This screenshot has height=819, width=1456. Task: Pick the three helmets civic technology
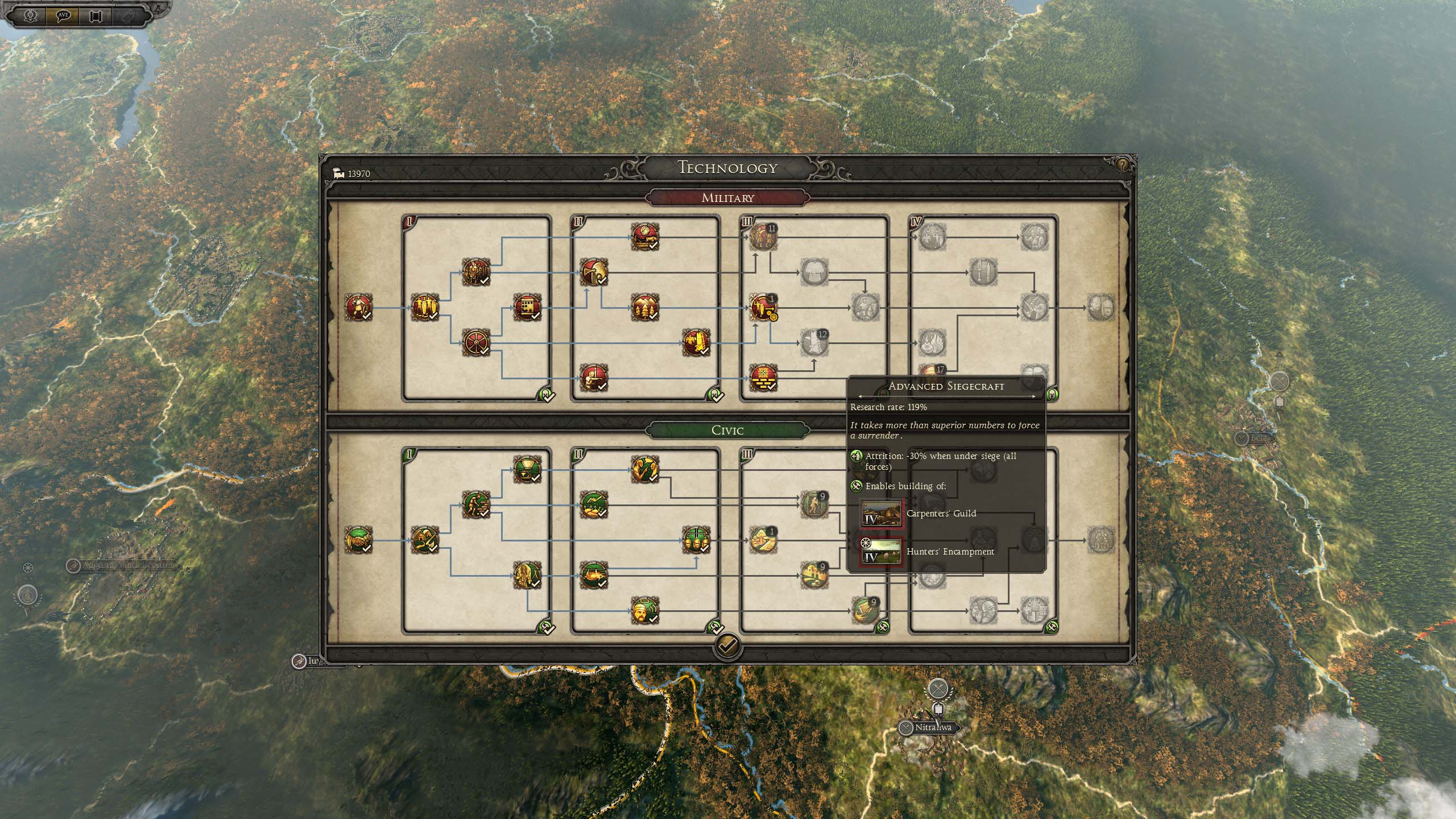tap(696, 540)
